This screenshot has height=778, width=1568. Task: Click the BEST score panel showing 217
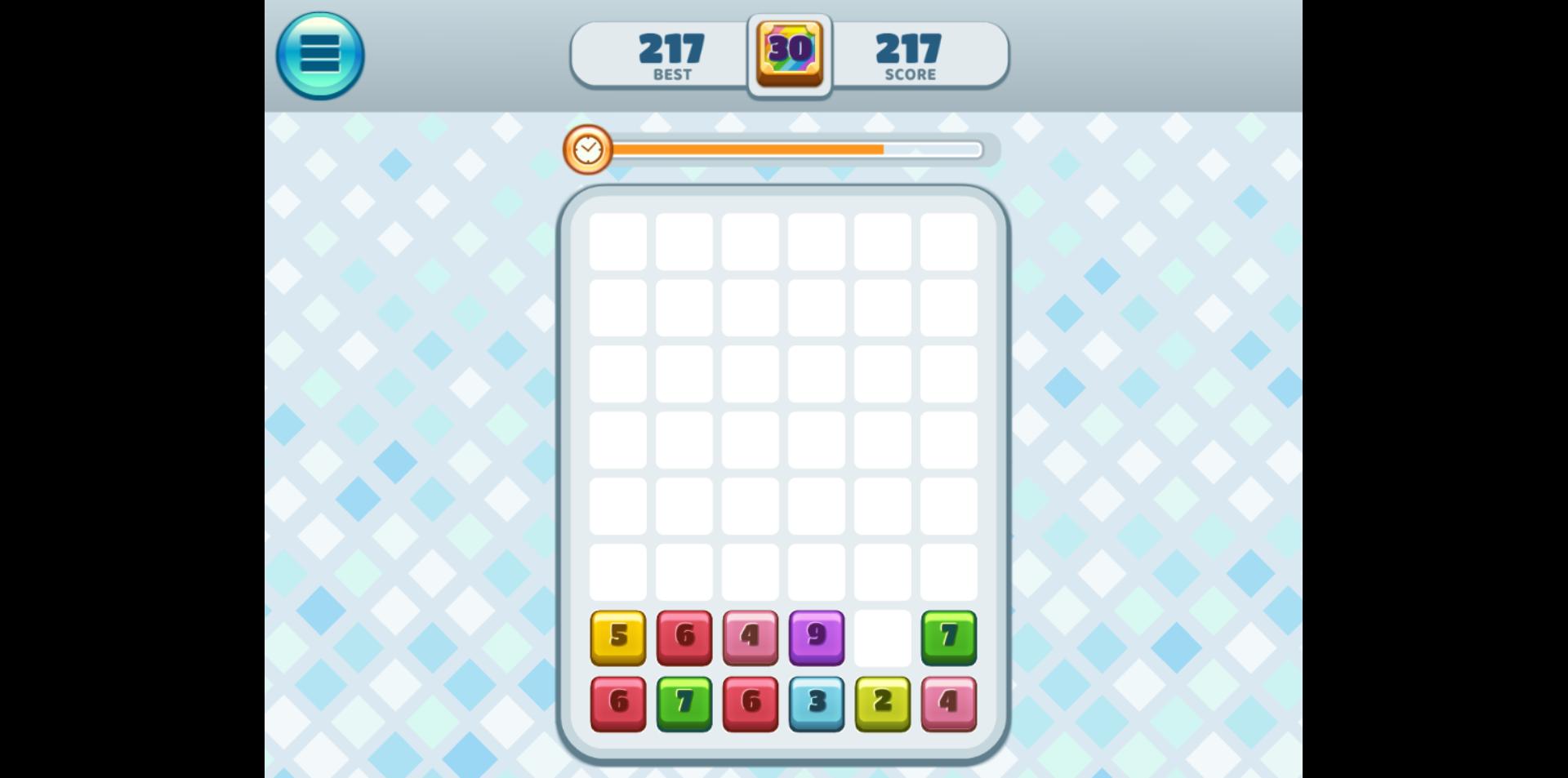pyautogui.click(x=671, y=53)
